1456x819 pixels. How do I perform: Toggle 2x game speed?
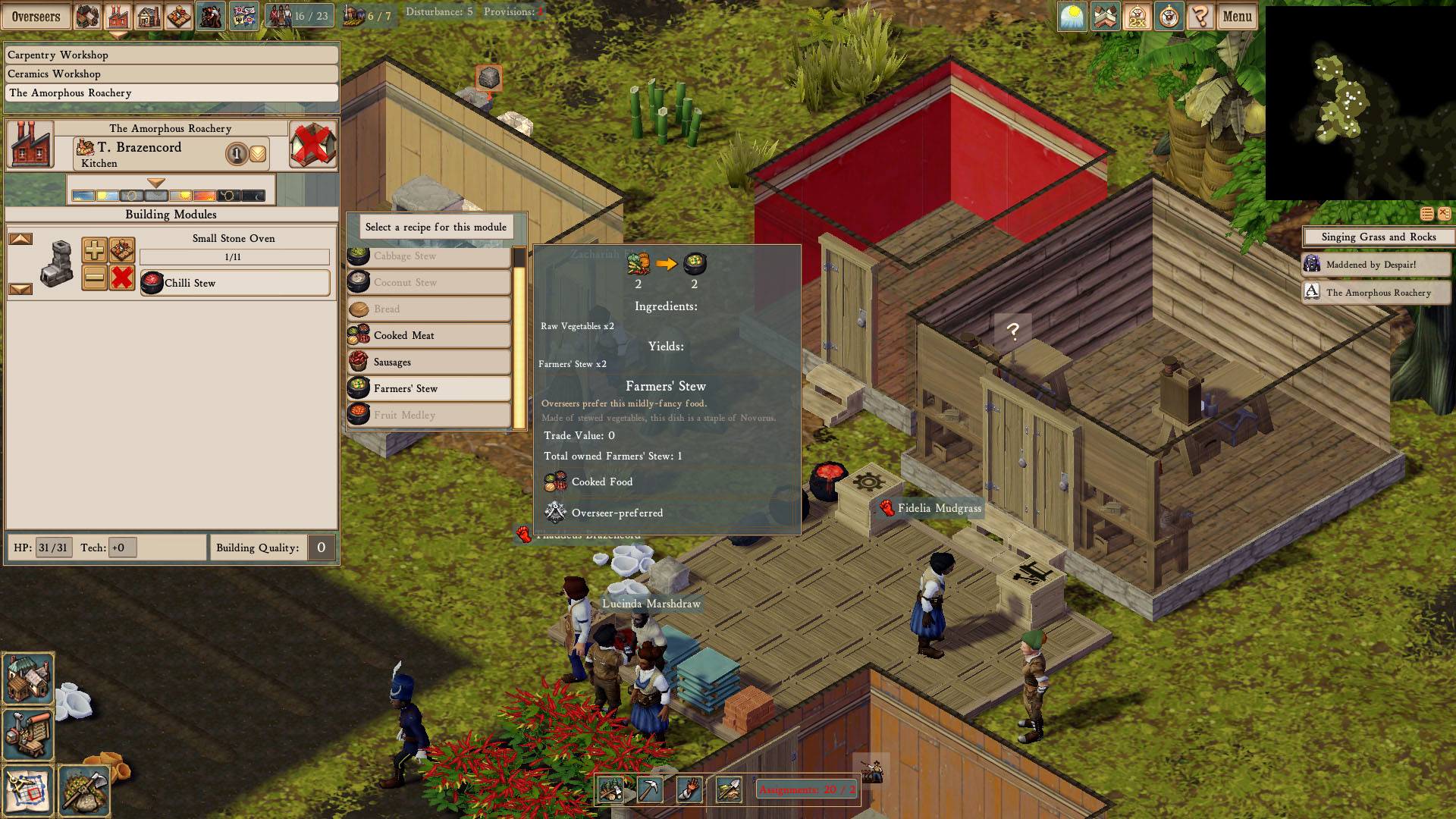[1137, 16]
